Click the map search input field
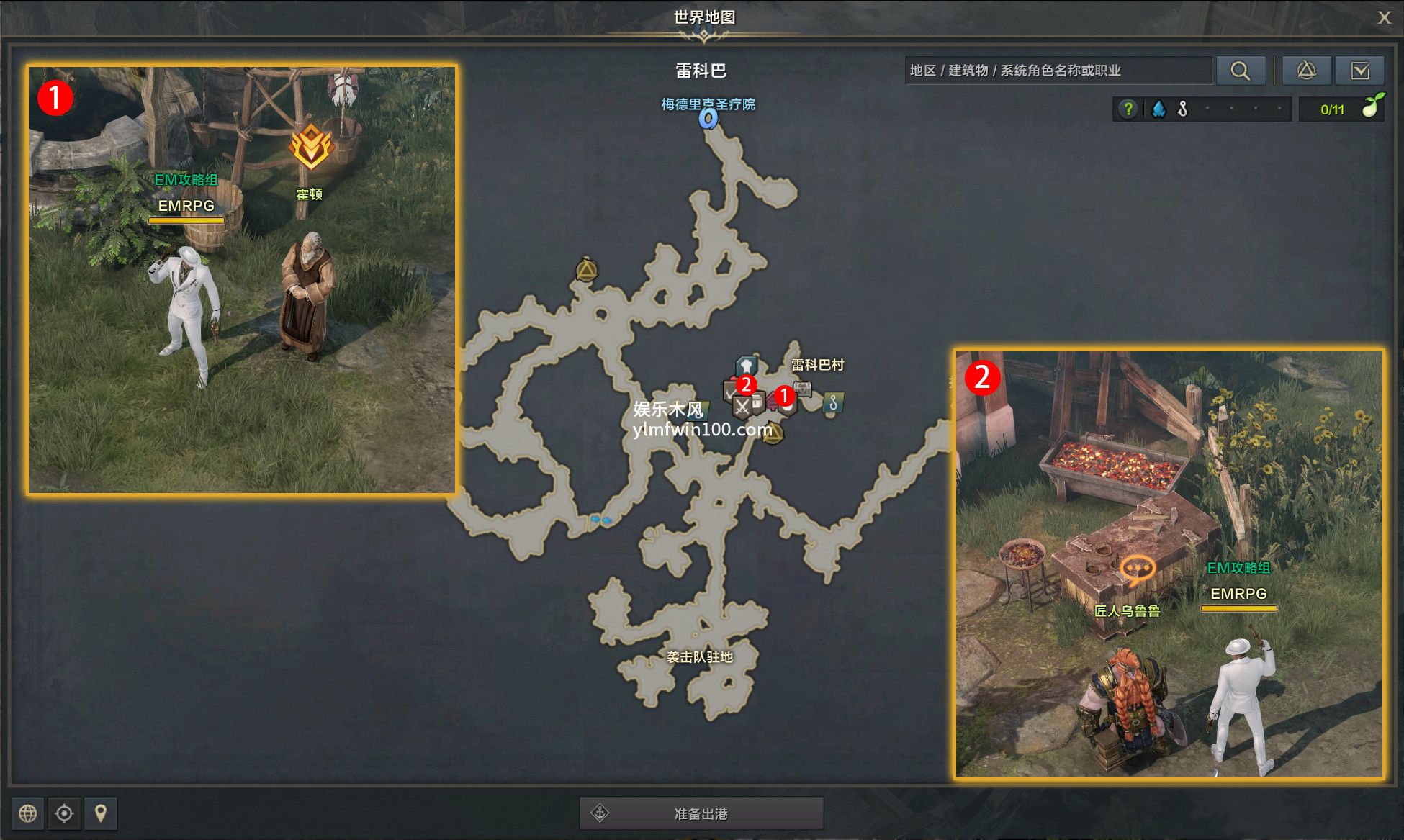Screen dimensions: 1404x840 [x=1057, y=71]
